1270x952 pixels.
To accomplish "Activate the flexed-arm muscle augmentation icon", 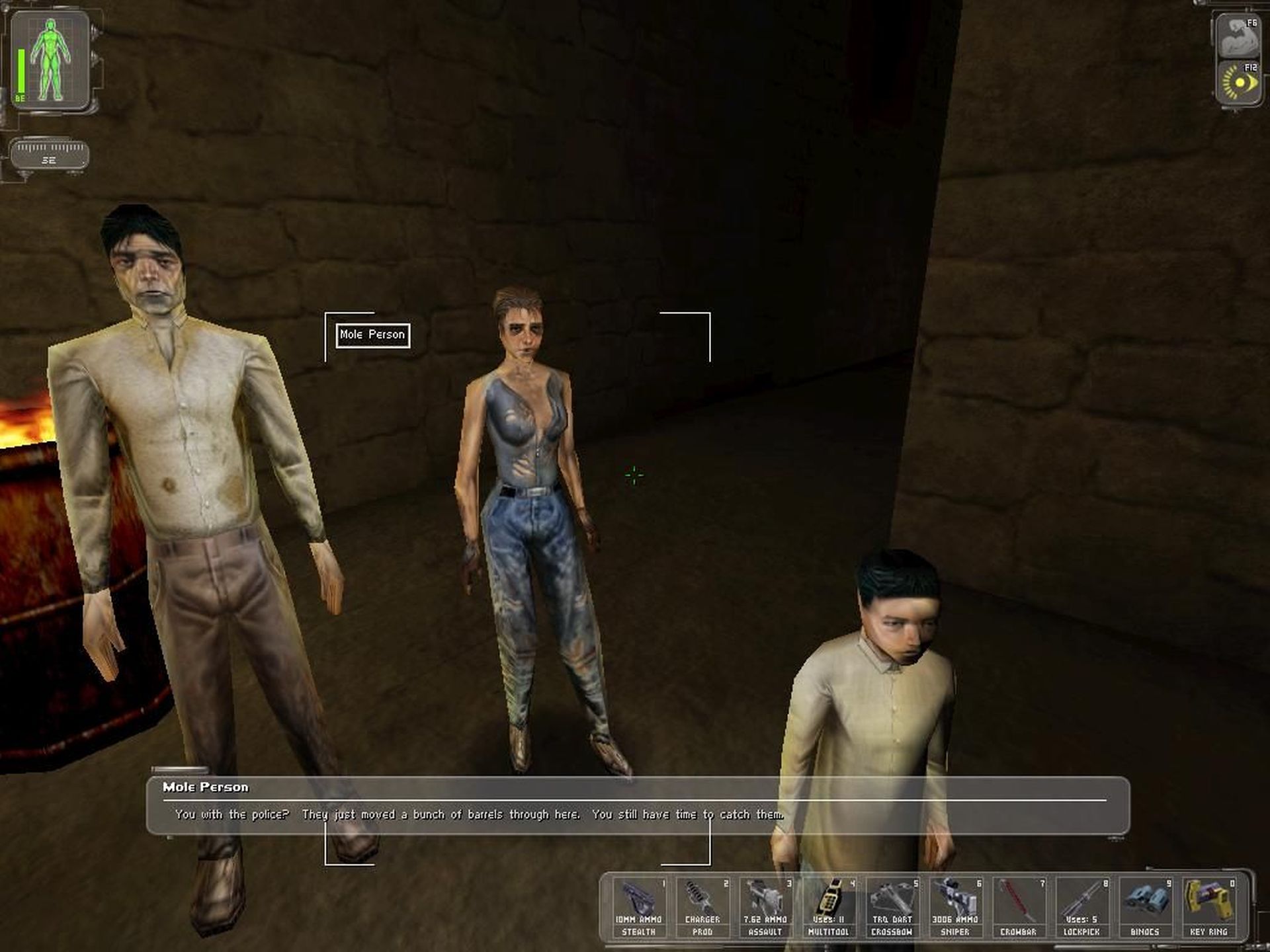I will pos(1239,38).
